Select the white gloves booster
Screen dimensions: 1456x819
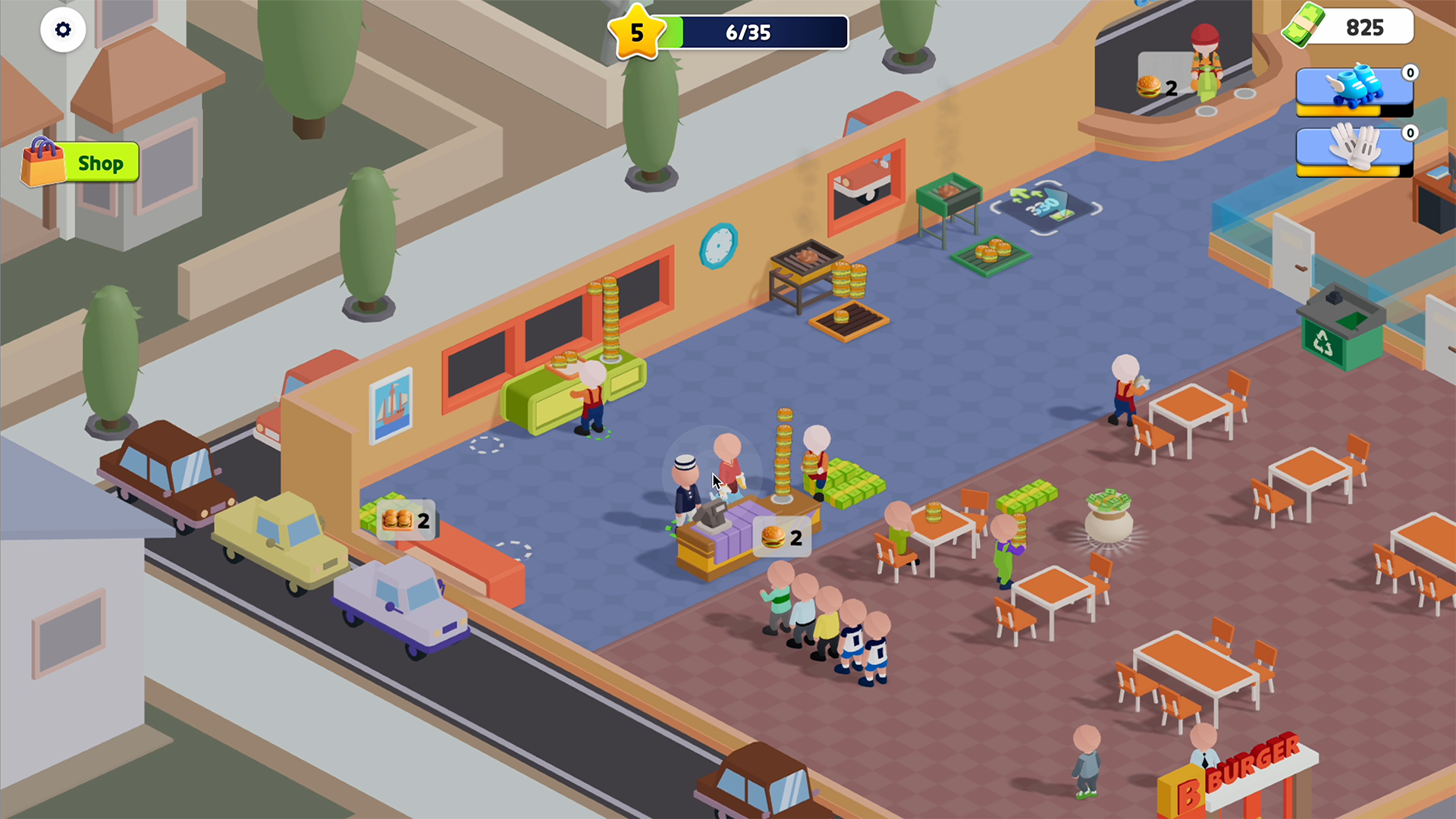[1354, 152]
